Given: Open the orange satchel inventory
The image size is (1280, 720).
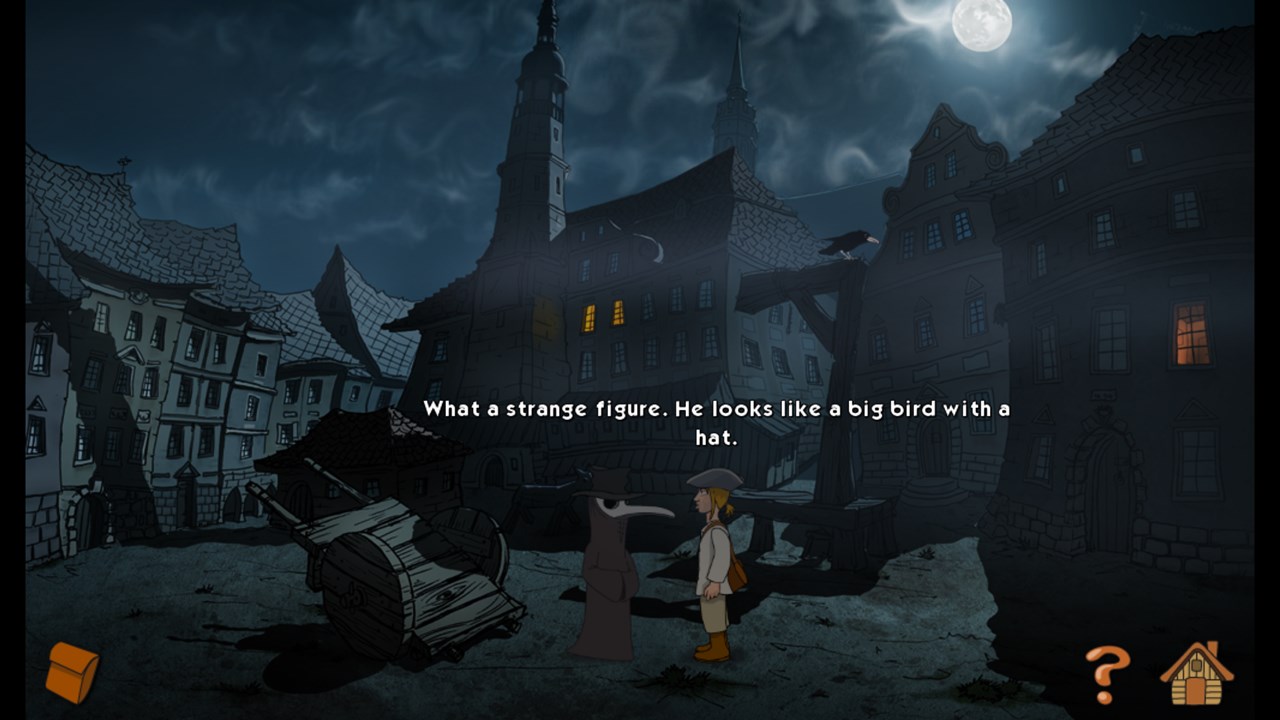Looking at the screenshot, I should (x=73, y=672).
